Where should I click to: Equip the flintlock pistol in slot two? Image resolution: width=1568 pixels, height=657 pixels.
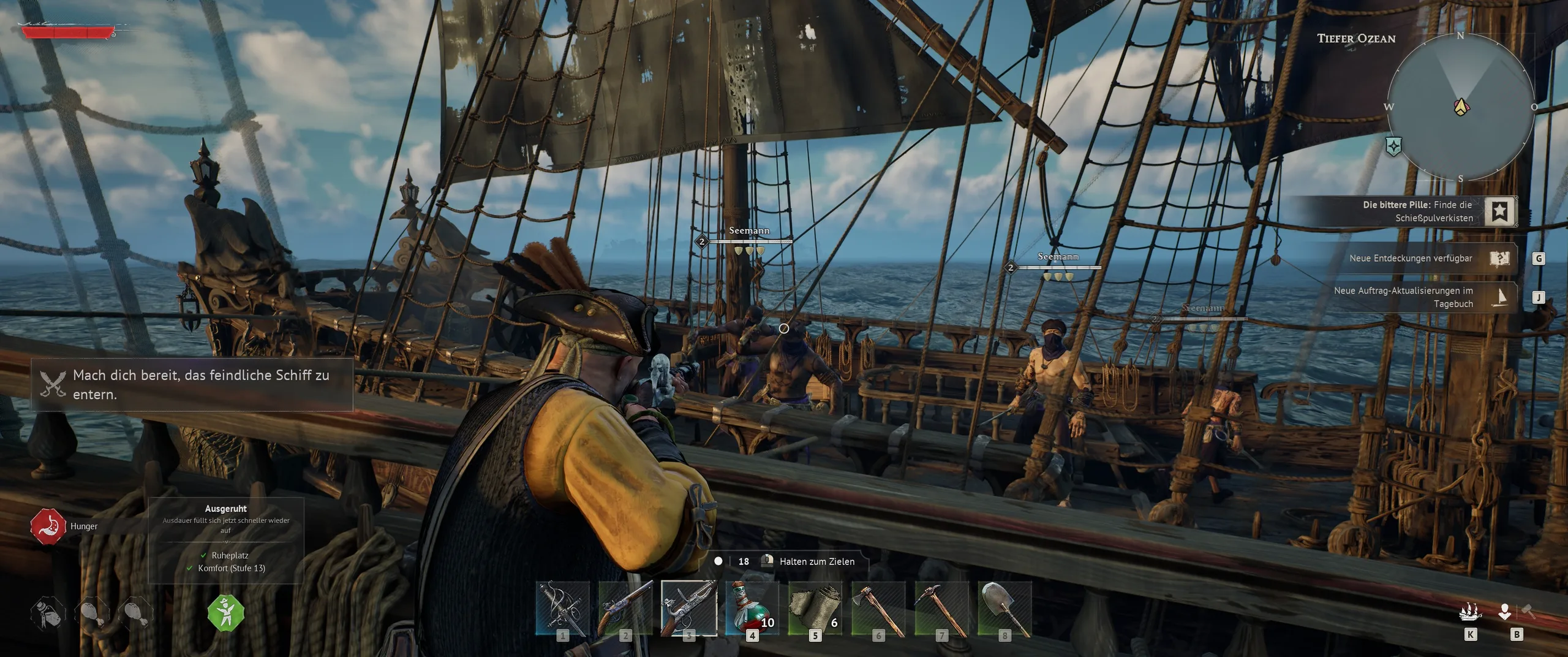pos(625,608)
